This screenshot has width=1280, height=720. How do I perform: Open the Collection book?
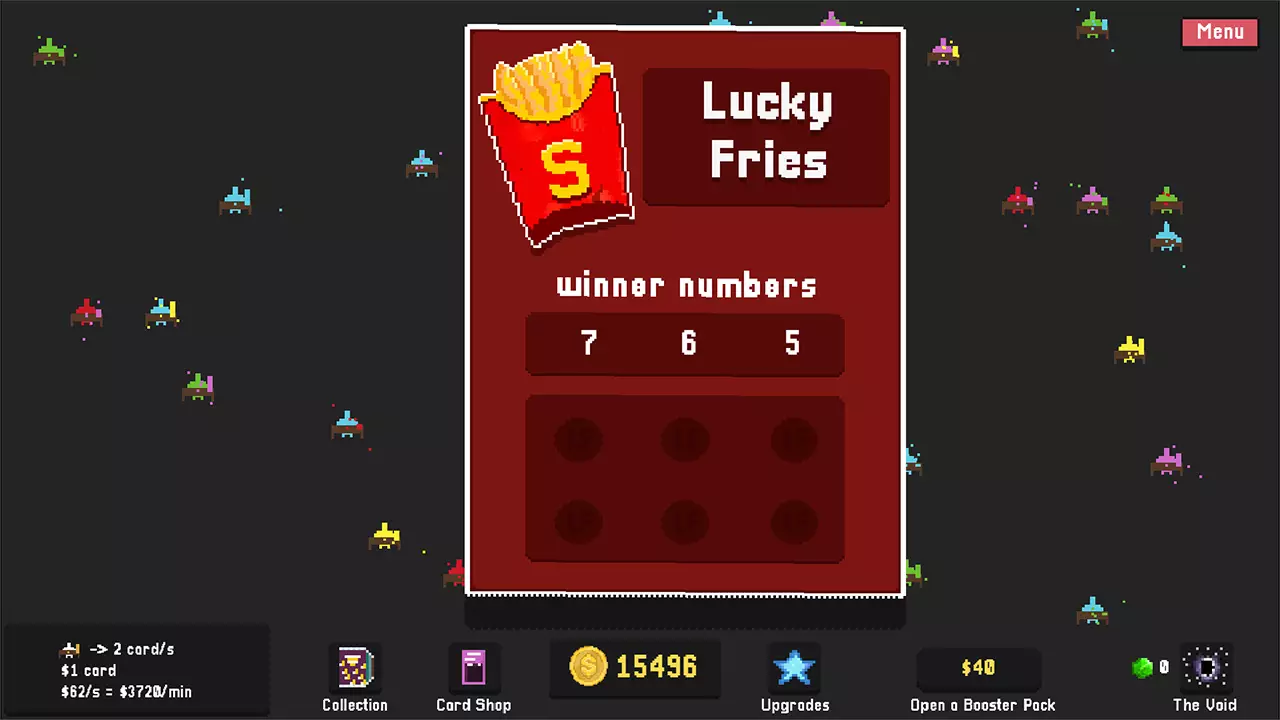point(355,666)
